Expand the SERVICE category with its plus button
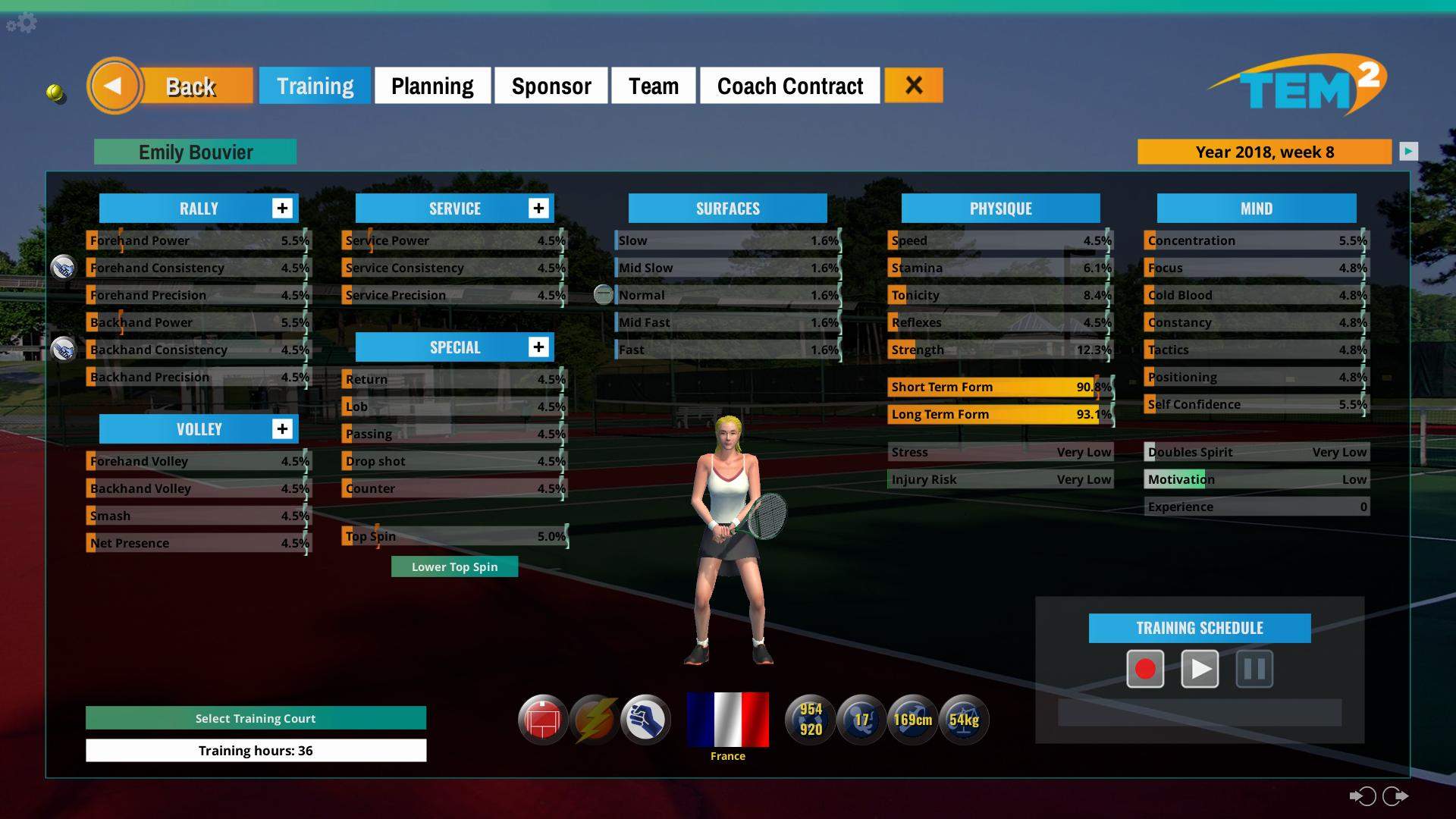The image size is (1456, 819). [539, 208]
